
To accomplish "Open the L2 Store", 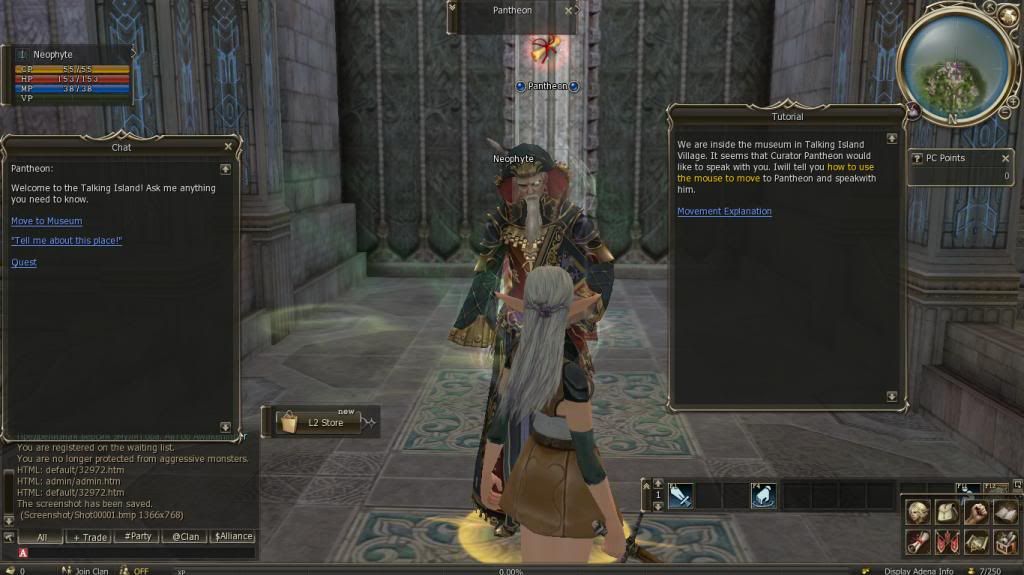I will (318, 422).
